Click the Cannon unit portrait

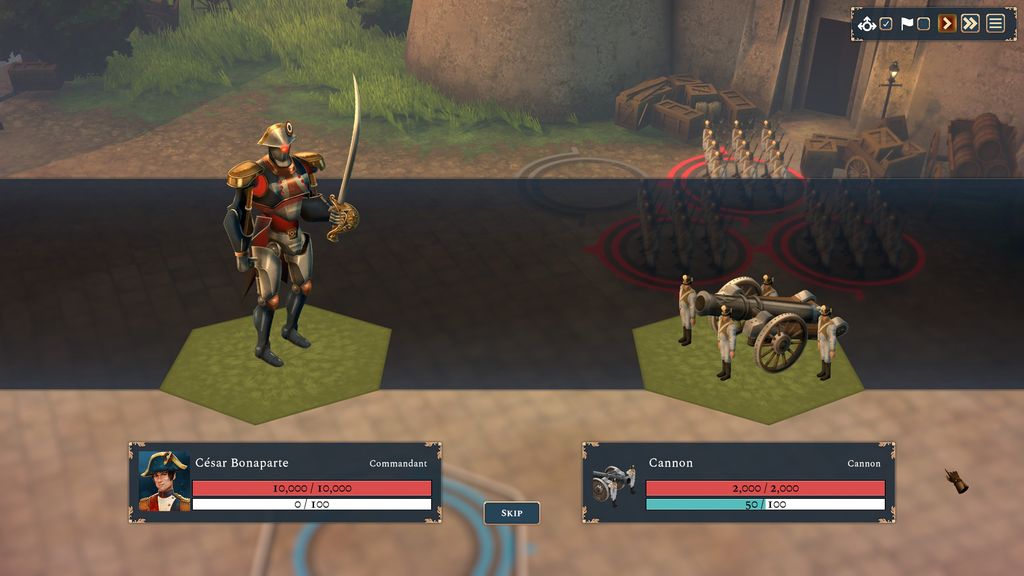[613, 483]
